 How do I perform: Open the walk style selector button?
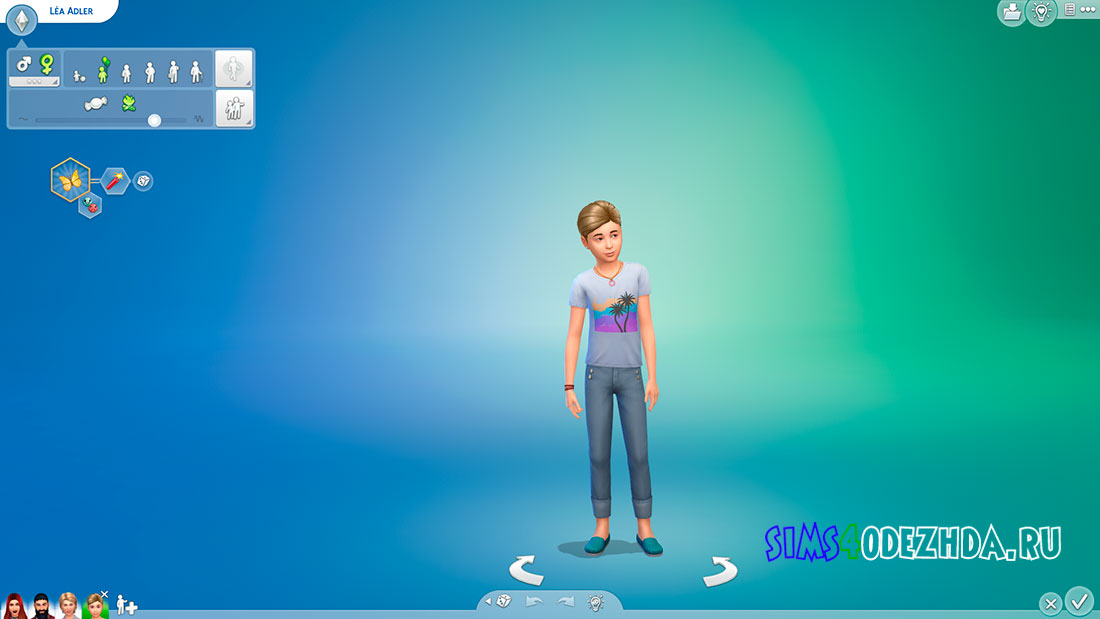(234, 69)
